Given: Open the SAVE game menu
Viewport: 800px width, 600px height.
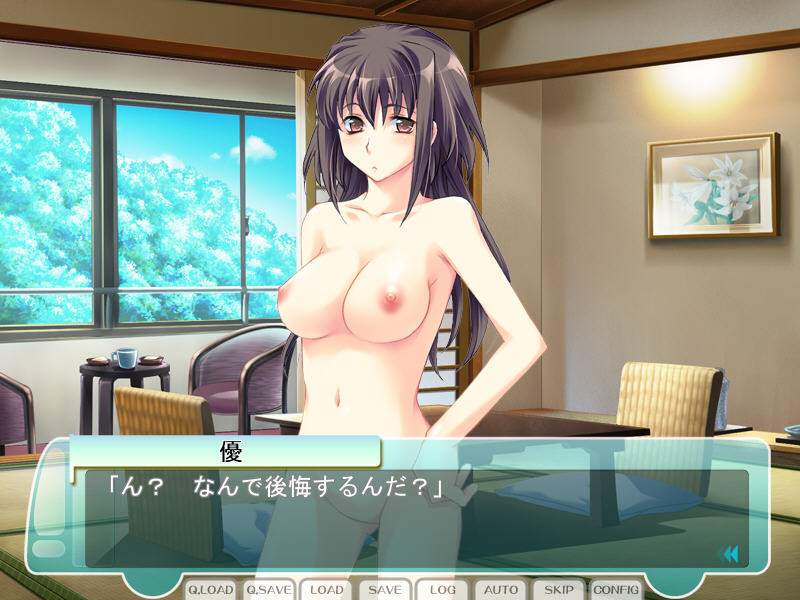Looking at the screenshot, I should coord(385,590).
